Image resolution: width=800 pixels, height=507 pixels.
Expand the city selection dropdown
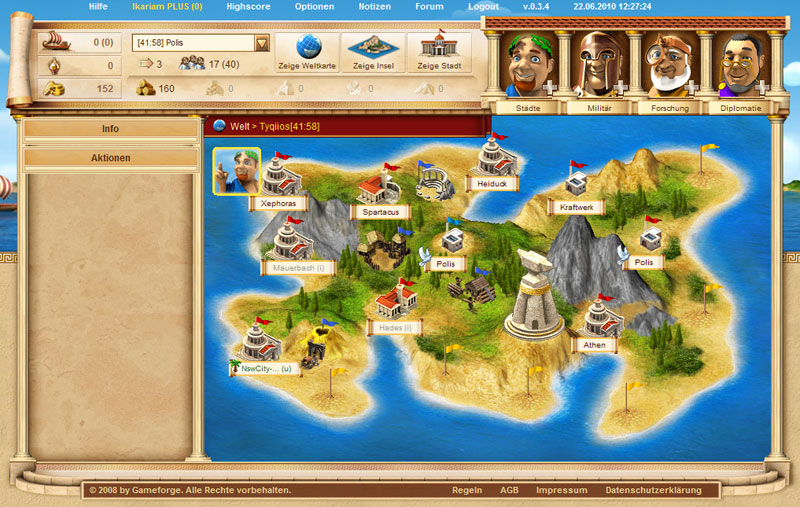tap(262, 43)
